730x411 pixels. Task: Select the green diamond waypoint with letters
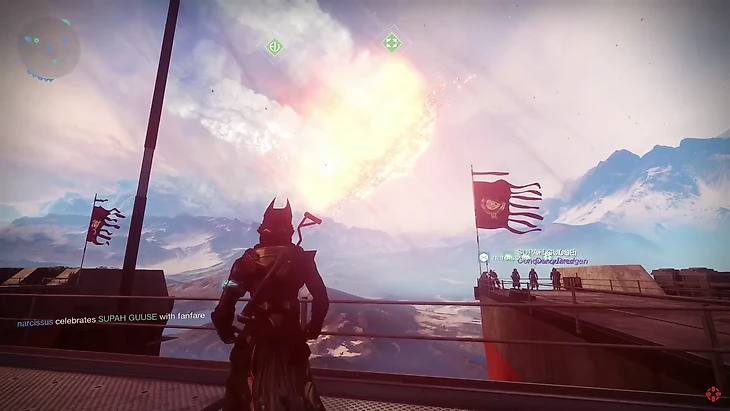[274, 46]
